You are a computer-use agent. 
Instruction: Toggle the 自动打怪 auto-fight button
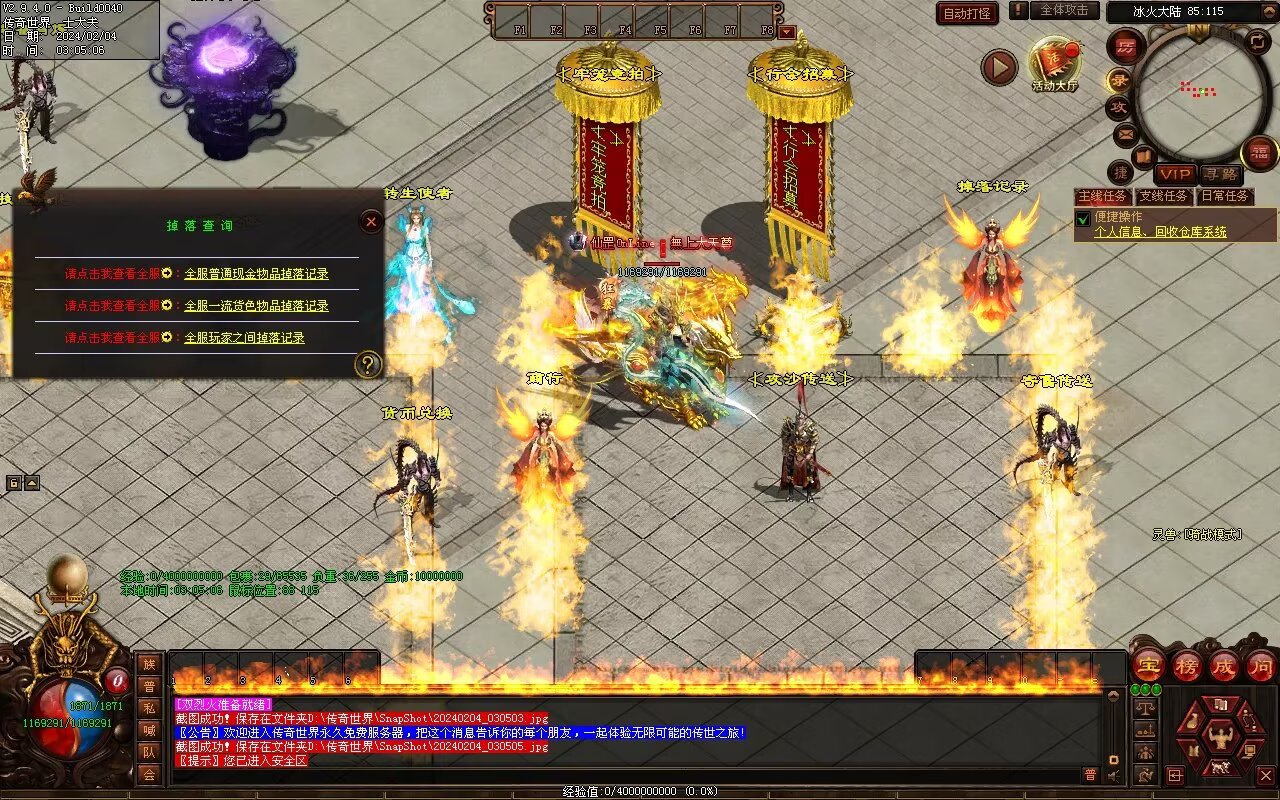pyautogui.click(x=967, y=13)
